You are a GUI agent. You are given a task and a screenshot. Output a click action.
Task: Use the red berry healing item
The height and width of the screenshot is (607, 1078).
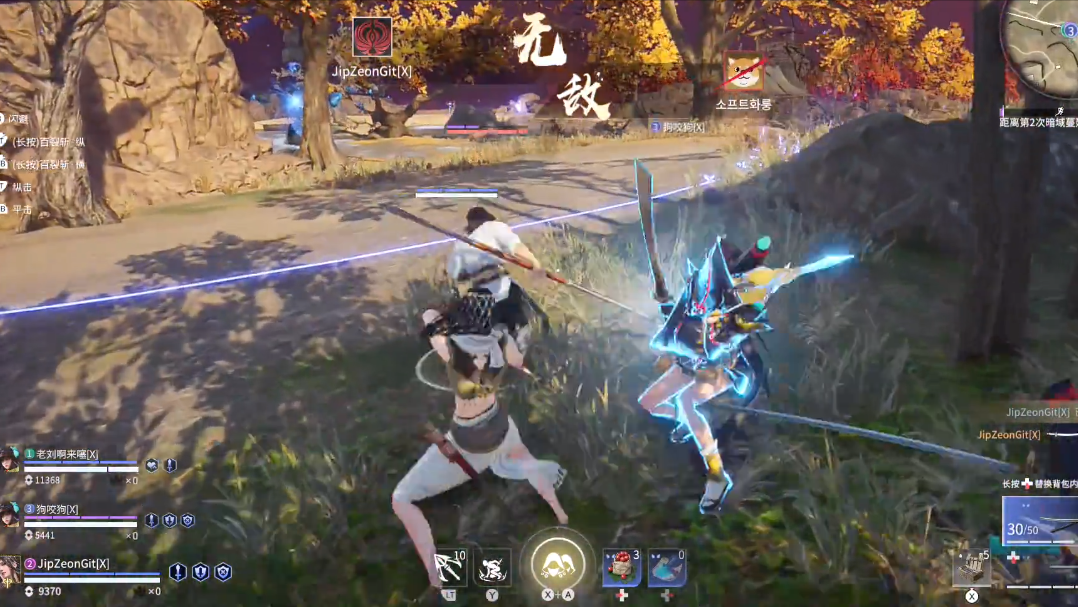(621, 567)
